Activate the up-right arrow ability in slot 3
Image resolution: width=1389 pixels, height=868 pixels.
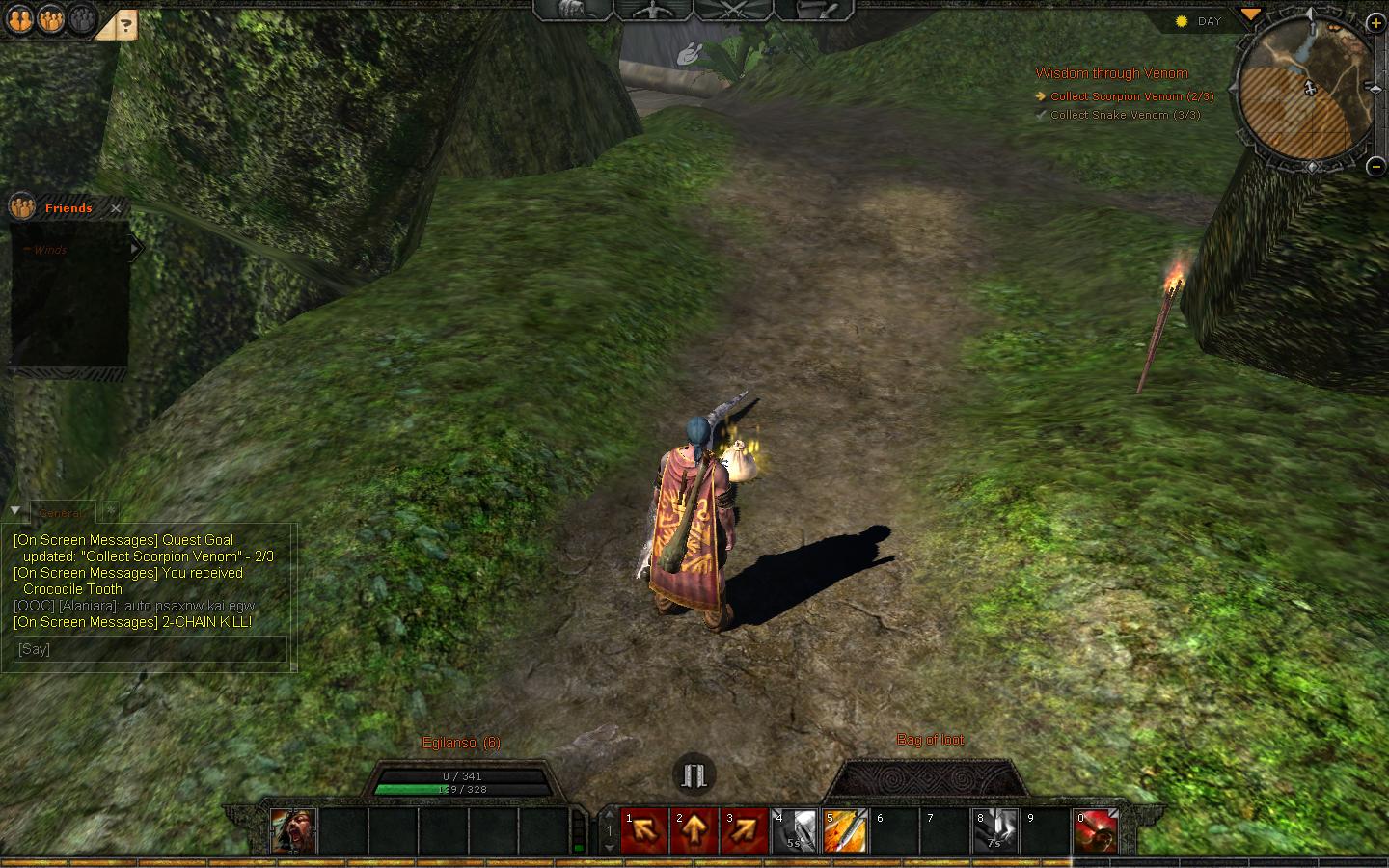tap(744, 831)
